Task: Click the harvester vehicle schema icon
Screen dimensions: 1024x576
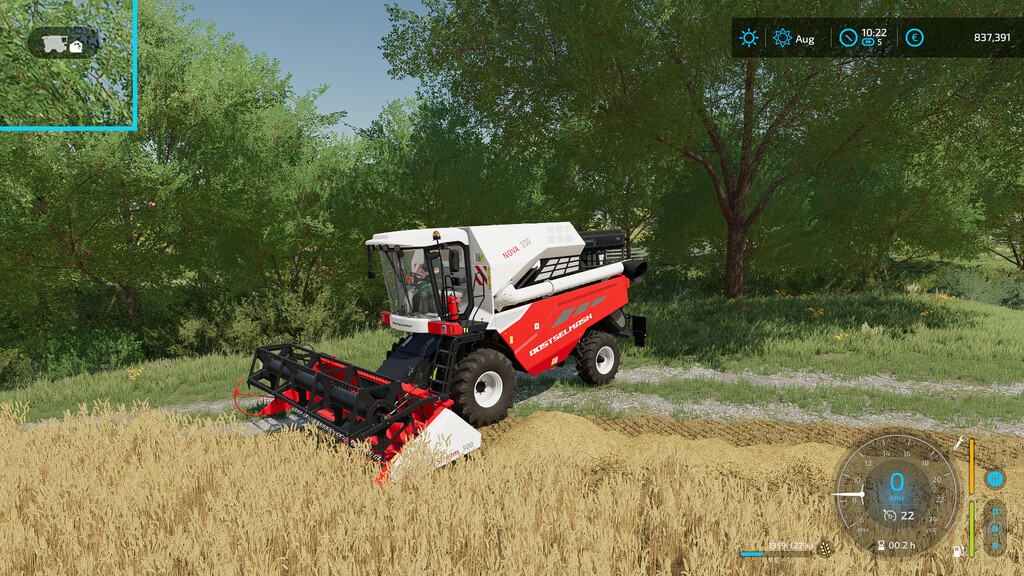Action: tap(64, 43)
